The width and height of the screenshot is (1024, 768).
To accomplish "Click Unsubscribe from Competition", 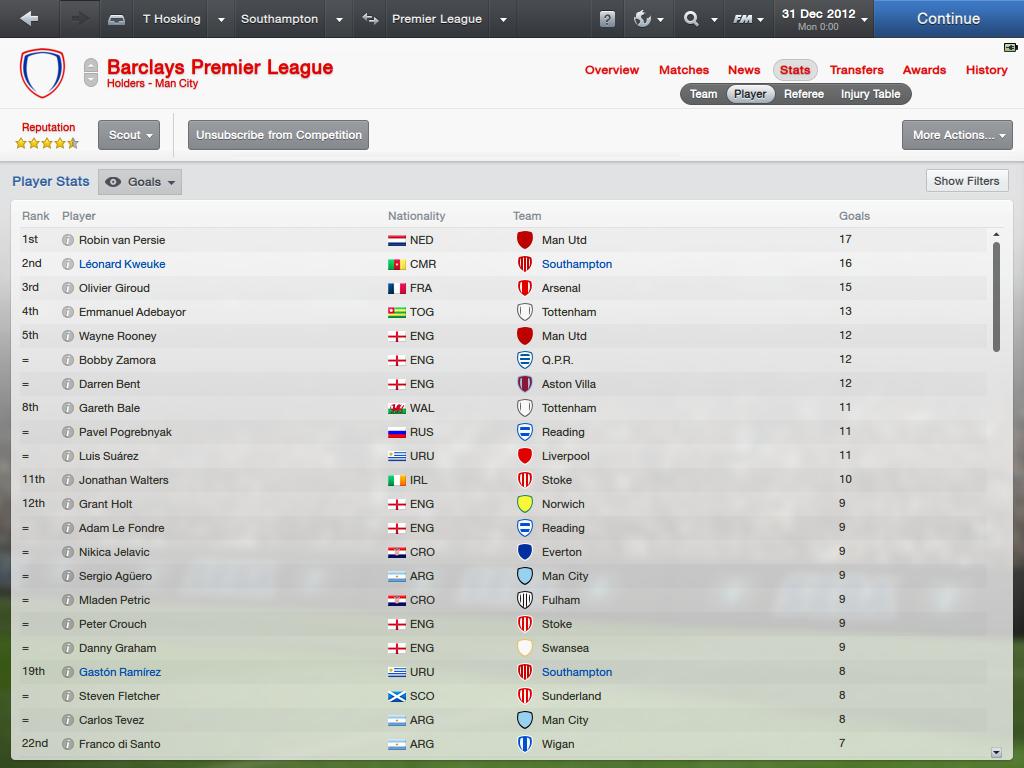I will click(279, 135).
